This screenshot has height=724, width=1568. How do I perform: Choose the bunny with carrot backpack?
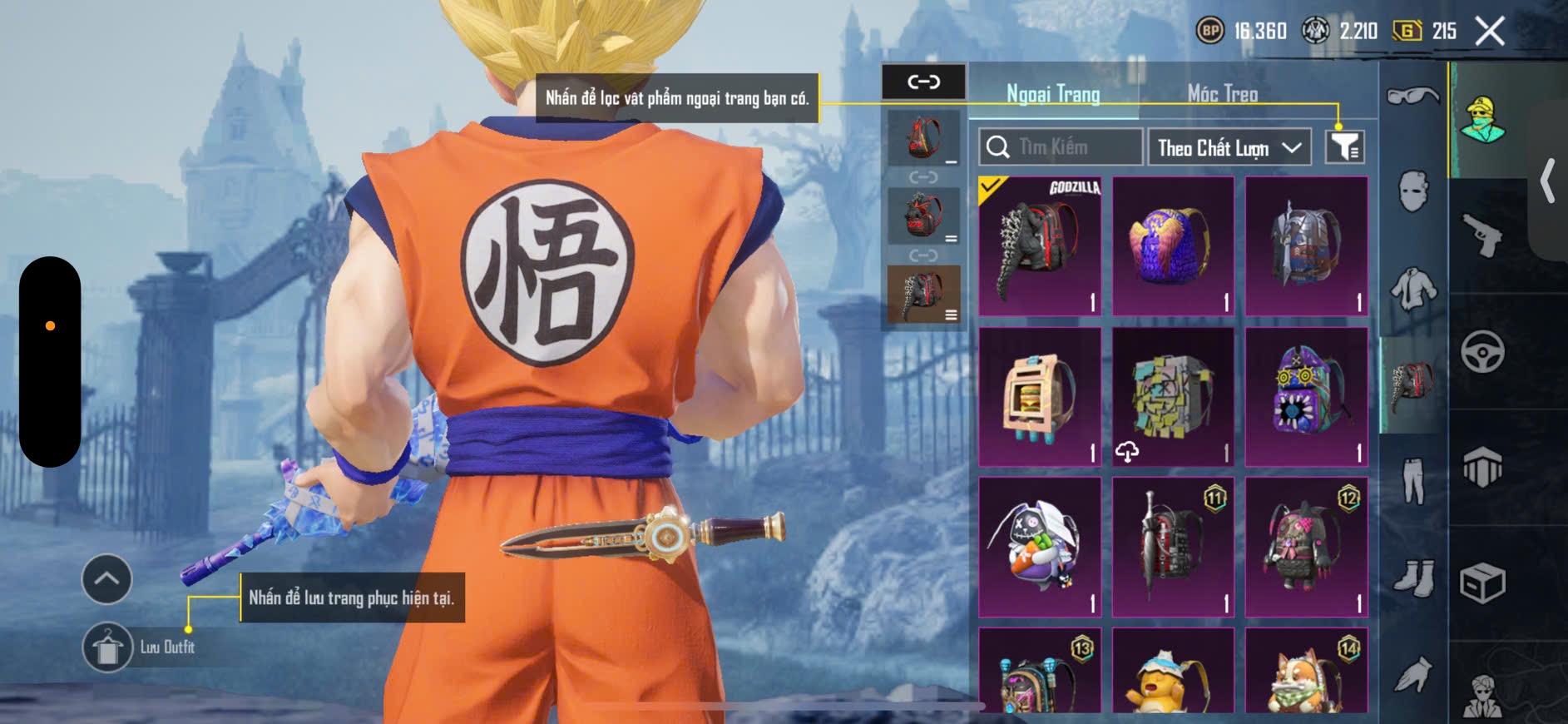click(1040, 547)
